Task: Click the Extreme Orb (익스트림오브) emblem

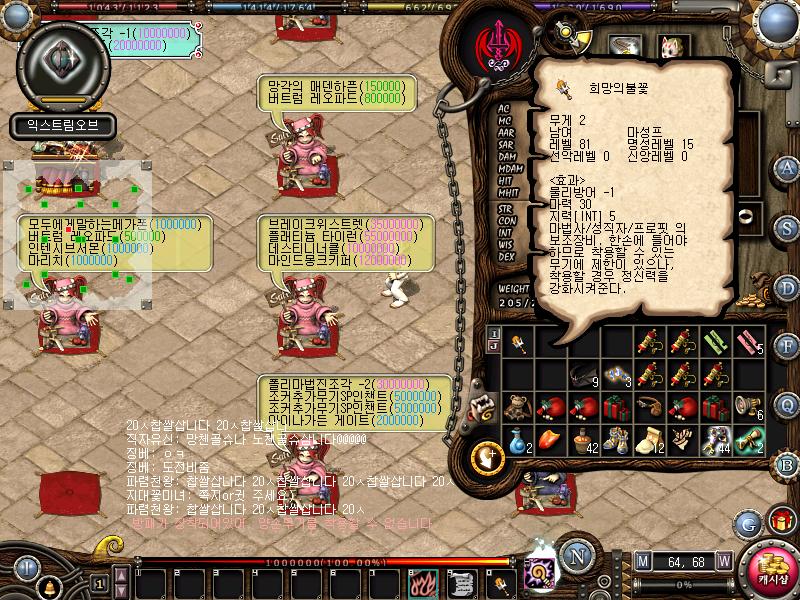Action: 62,60
